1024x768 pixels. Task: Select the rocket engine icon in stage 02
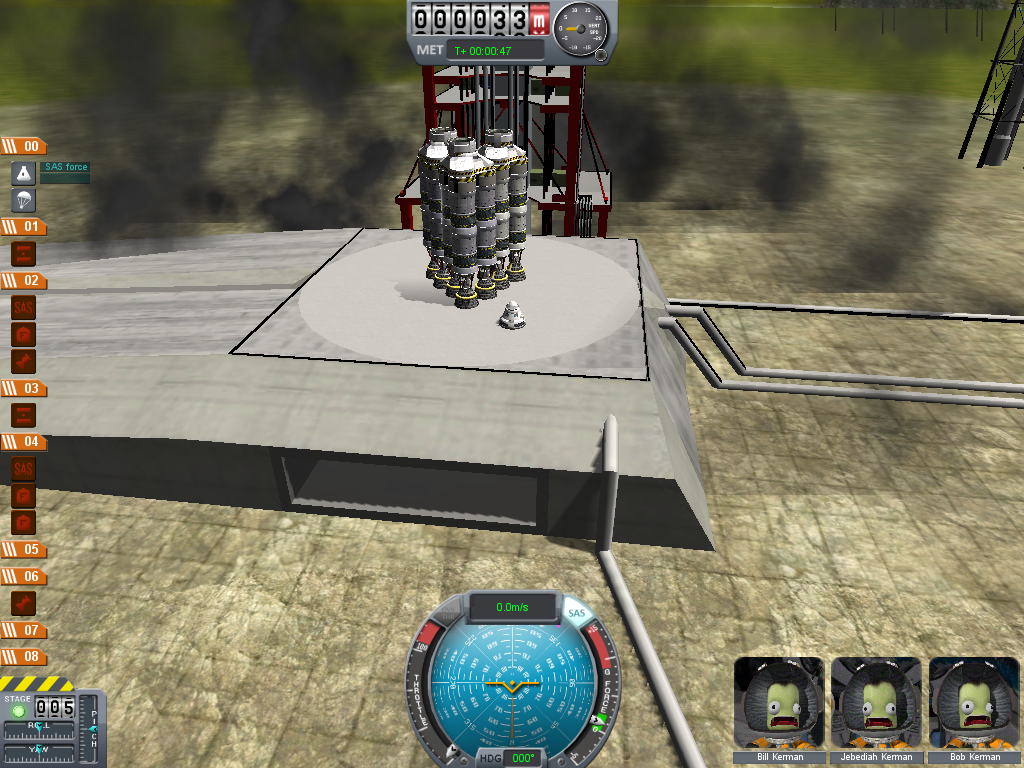tap(24, 360)
